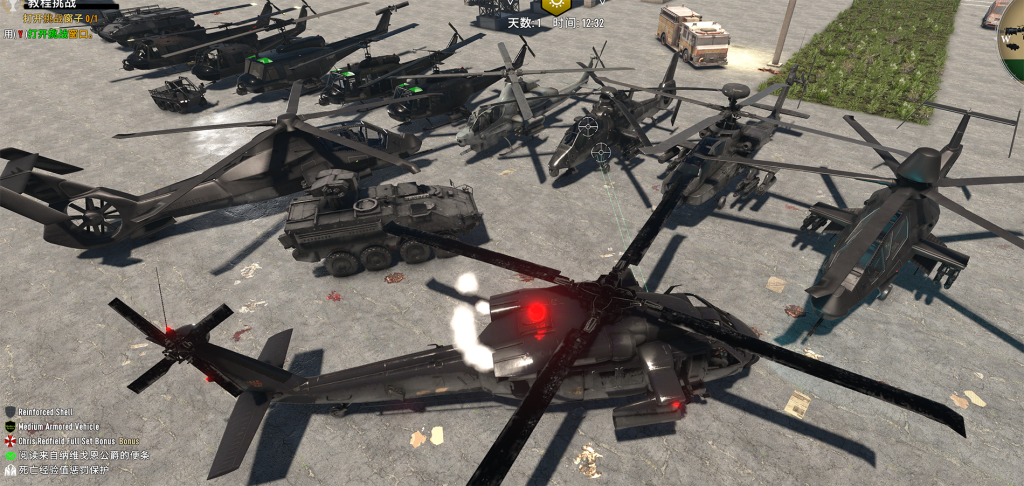Click the Chris Redfield Full Set Bonus icon
This screenshot has width=1024, height=486.
click(10, 441)
